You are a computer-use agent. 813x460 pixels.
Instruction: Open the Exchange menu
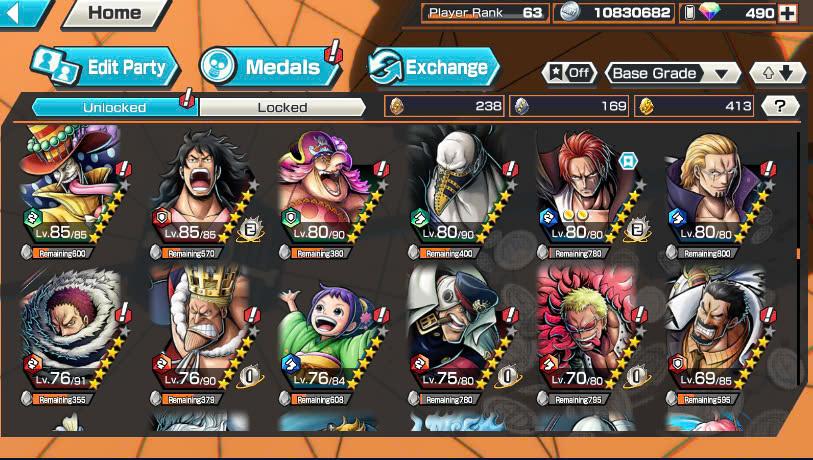tap(433, 67)
